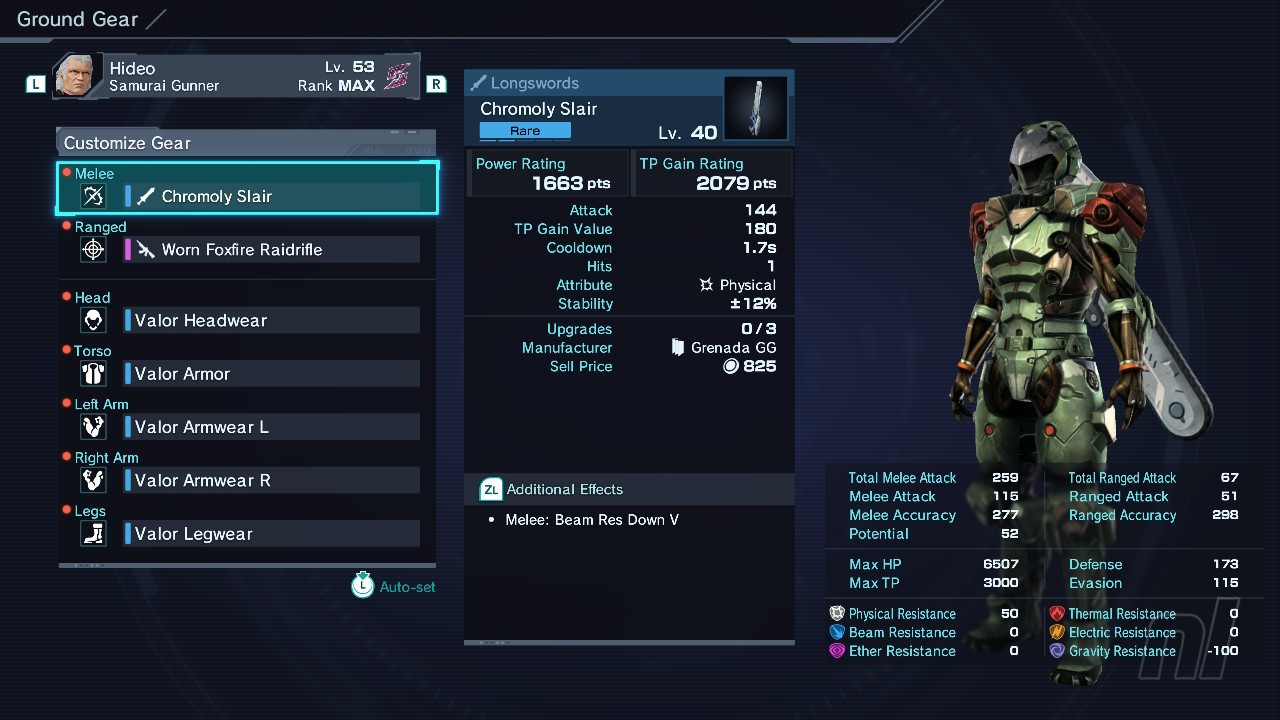Click the Chromoly Slair weapon thumbnail
This screenshot has height=720, width=1280.
[756, 108]
